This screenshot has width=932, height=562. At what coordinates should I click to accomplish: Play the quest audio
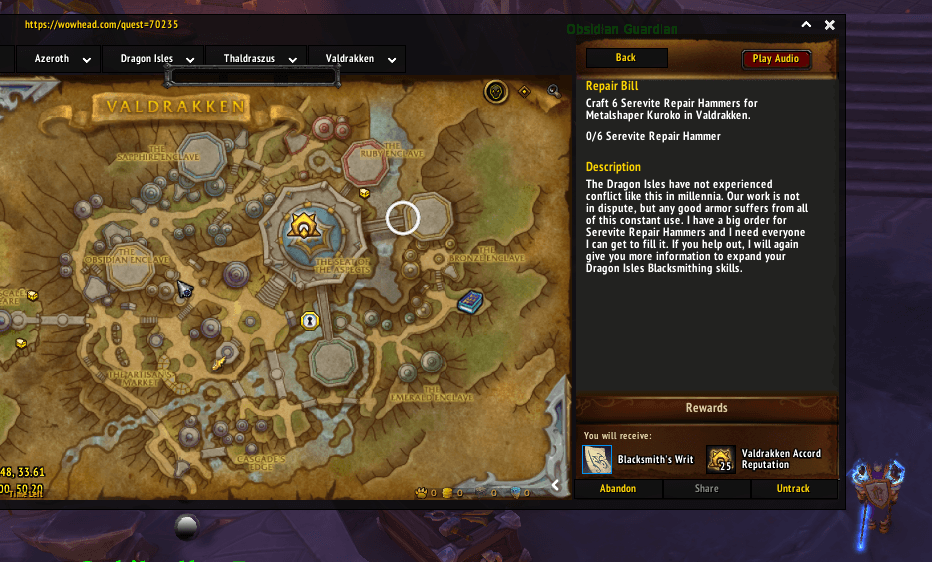coord(776,59)
